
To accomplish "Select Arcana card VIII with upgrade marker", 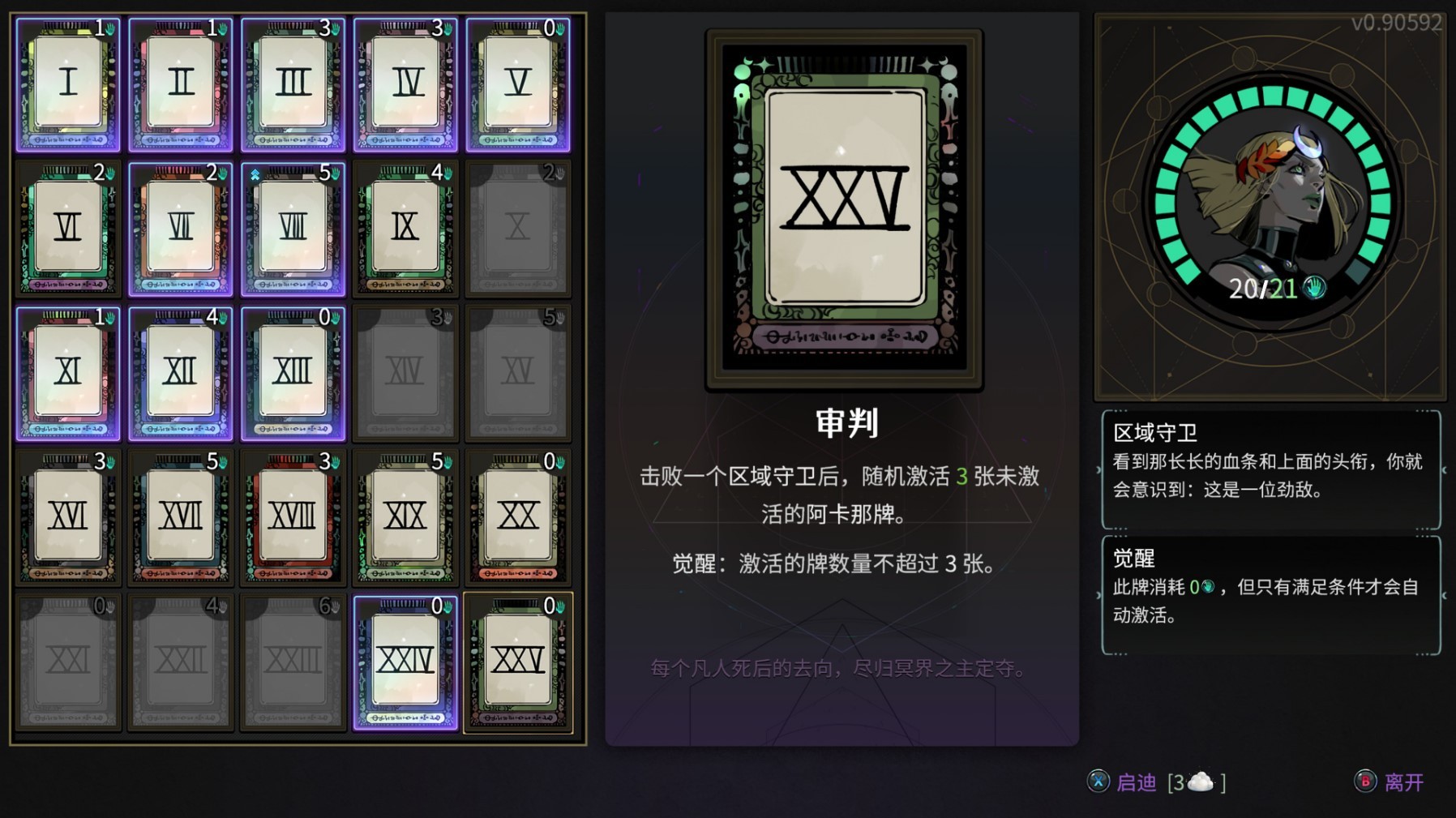I will pos(293,225).
